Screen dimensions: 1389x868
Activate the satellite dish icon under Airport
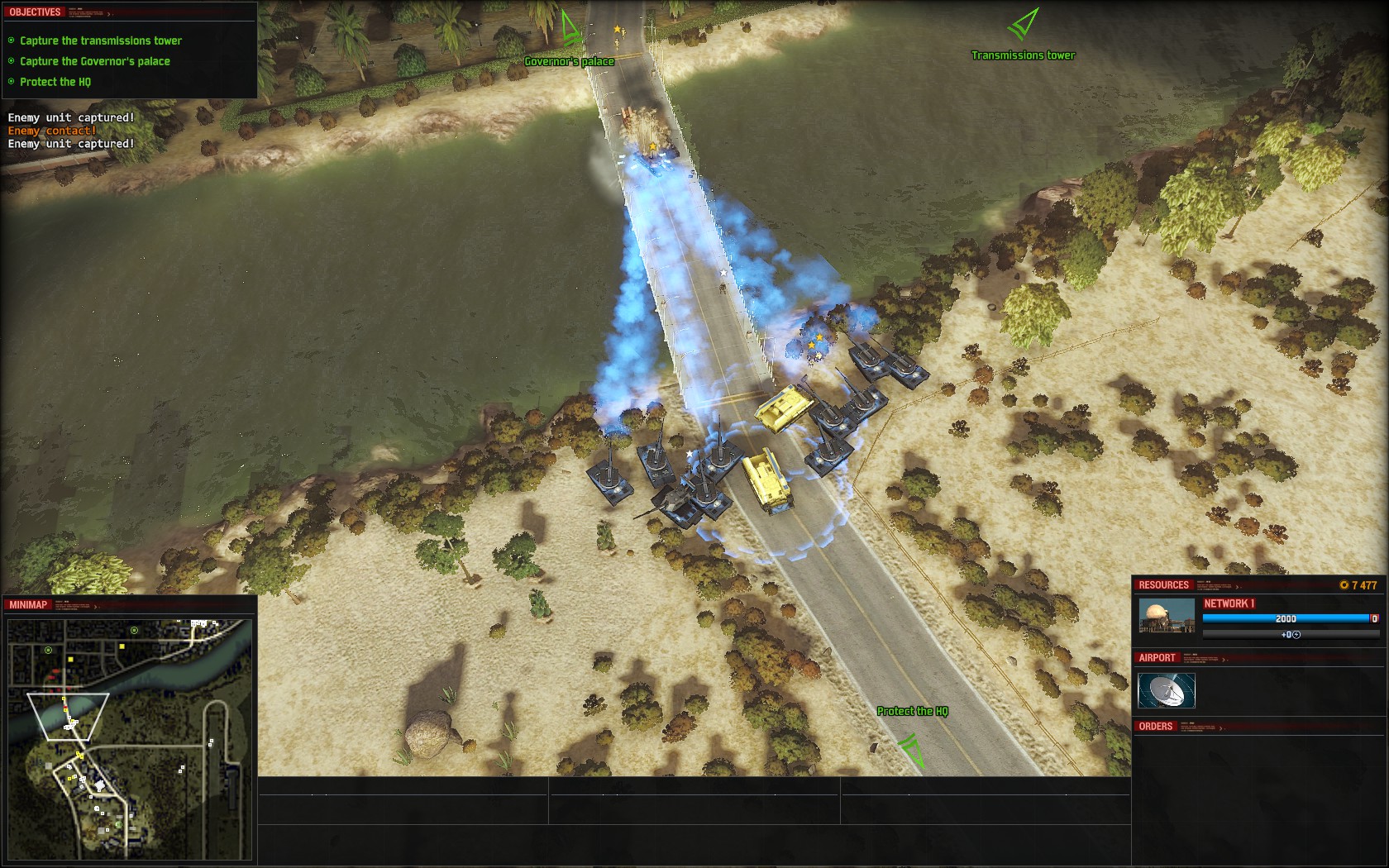pyautogui.click(x=1167, y=690)
